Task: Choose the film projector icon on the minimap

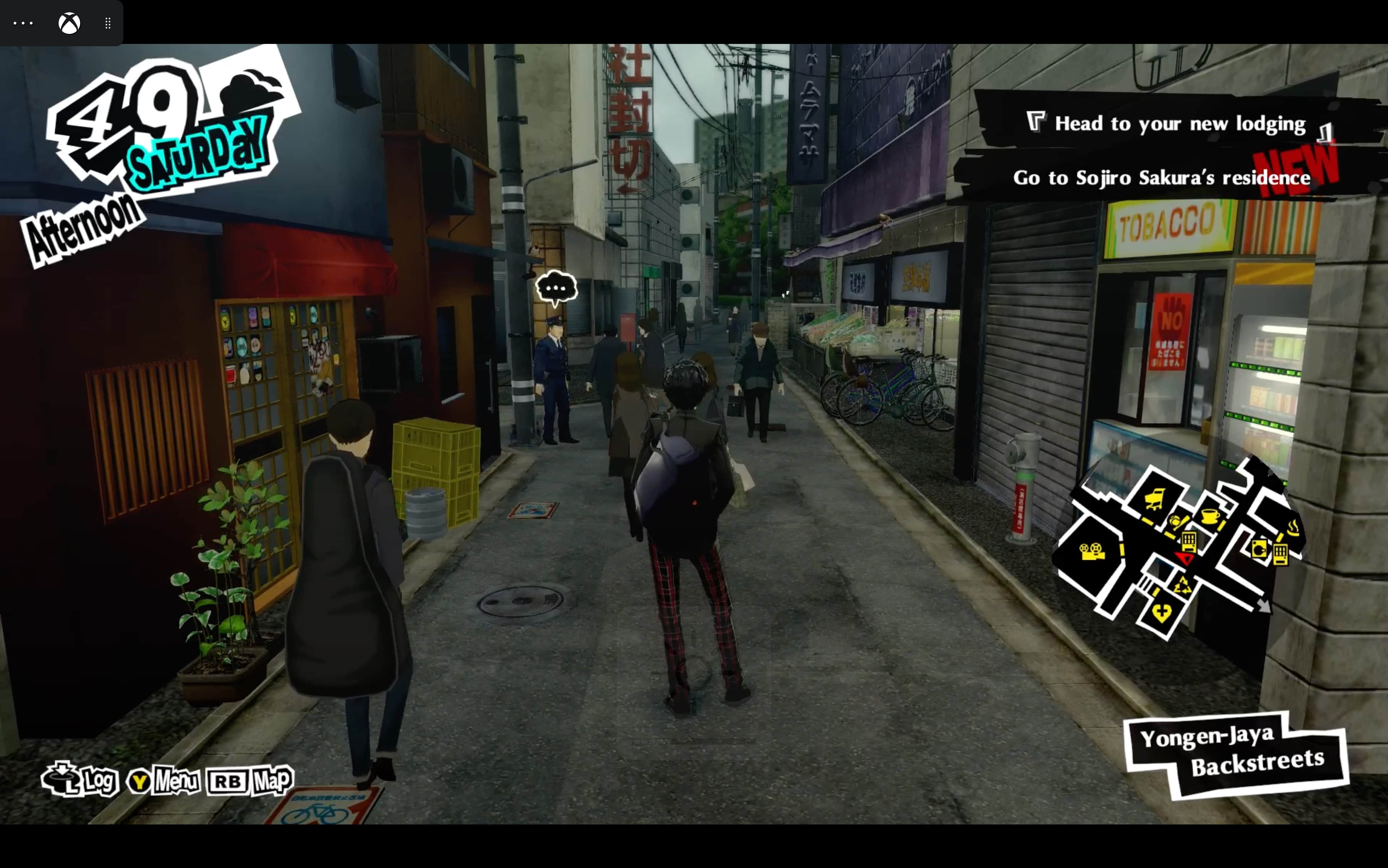Action: point(1092,552)
